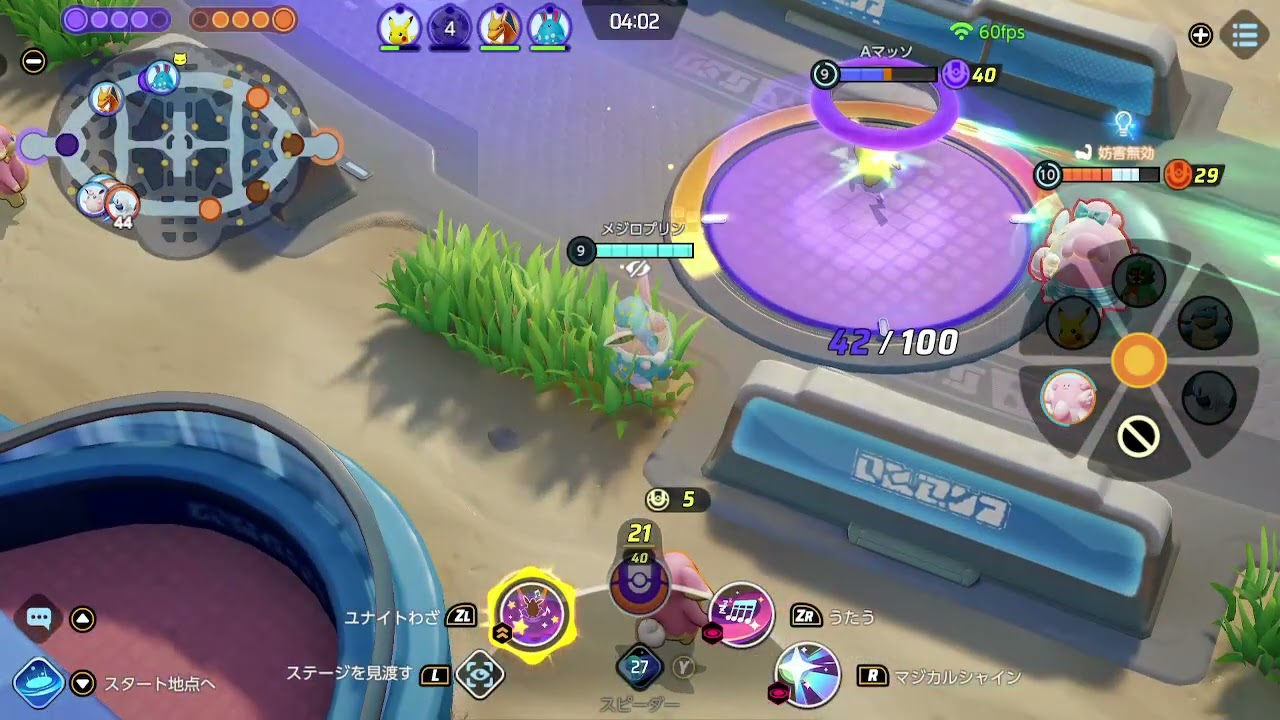Image resolution: width=1280 pixels, height=720 pixels.
Task: Choose the cancel symbol on the radial wheel
Action: click(1138, 436)
